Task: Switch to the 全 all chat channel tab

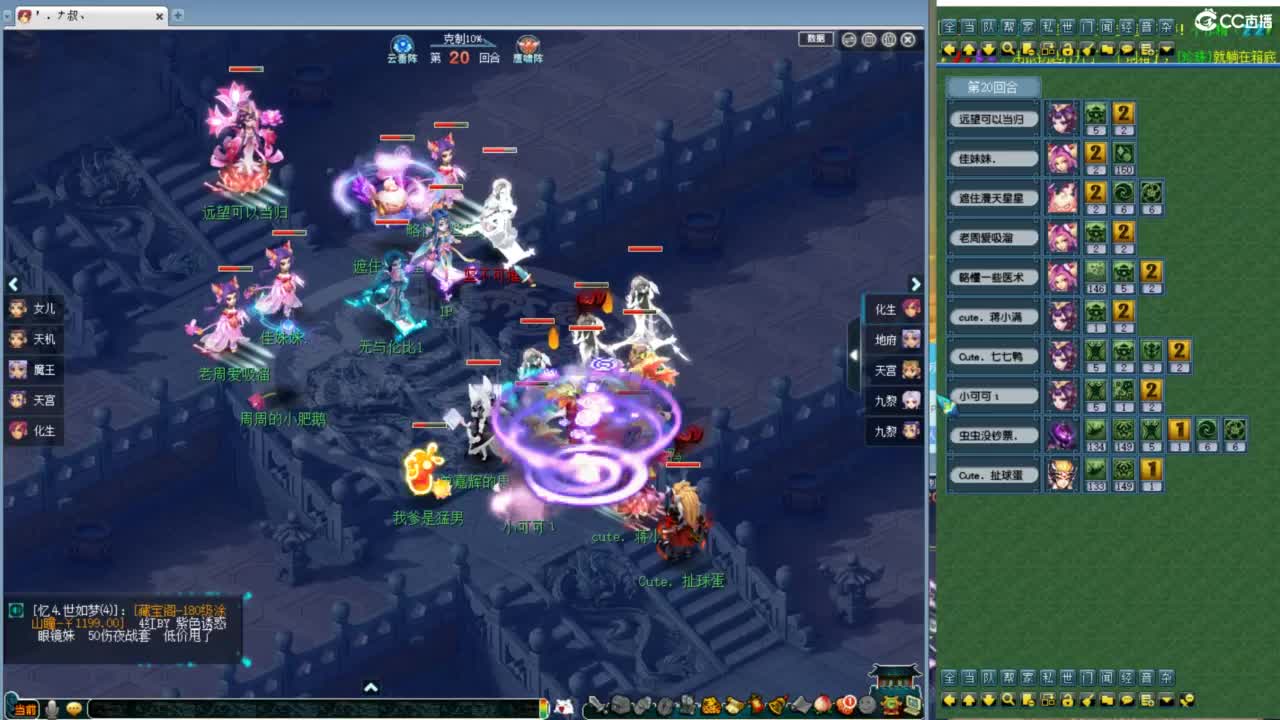Action: pyautogui.click(x=950, y=30)
